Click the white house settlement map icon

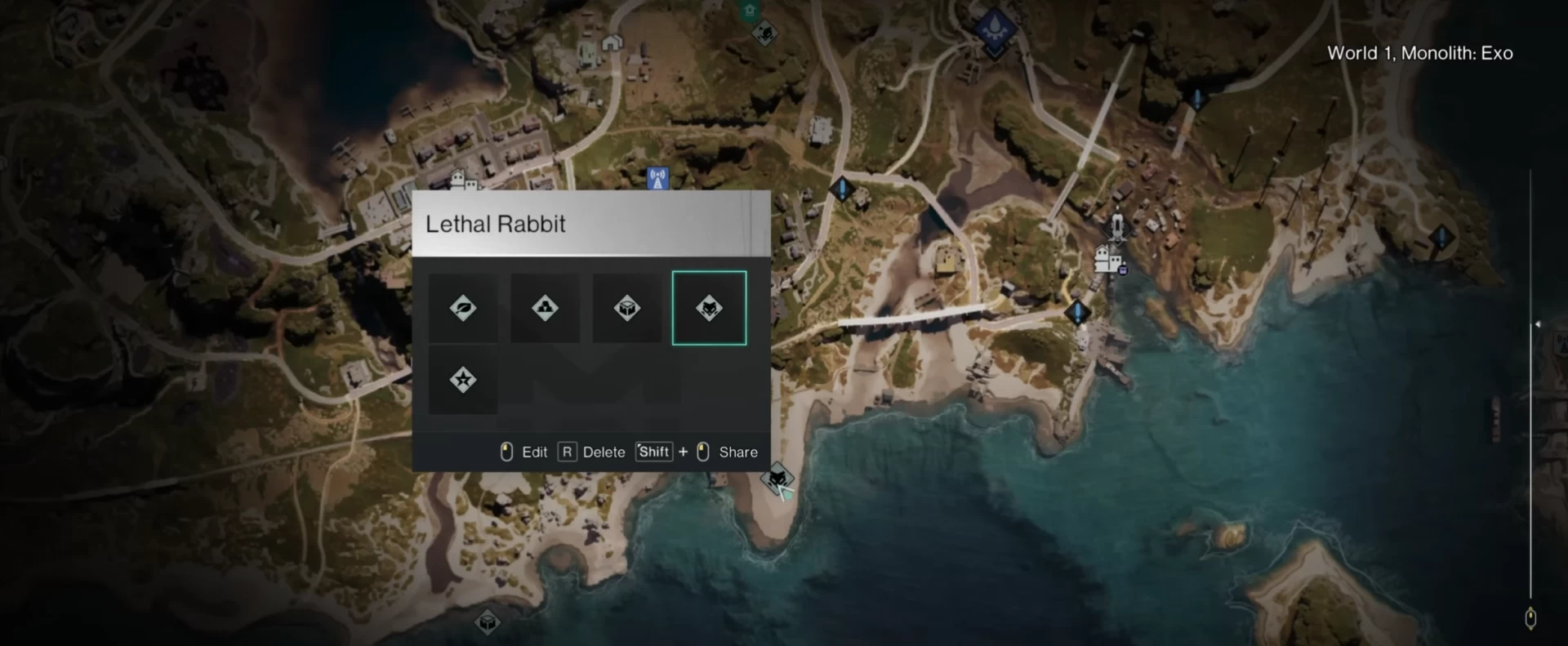[x=1107, y=260]
